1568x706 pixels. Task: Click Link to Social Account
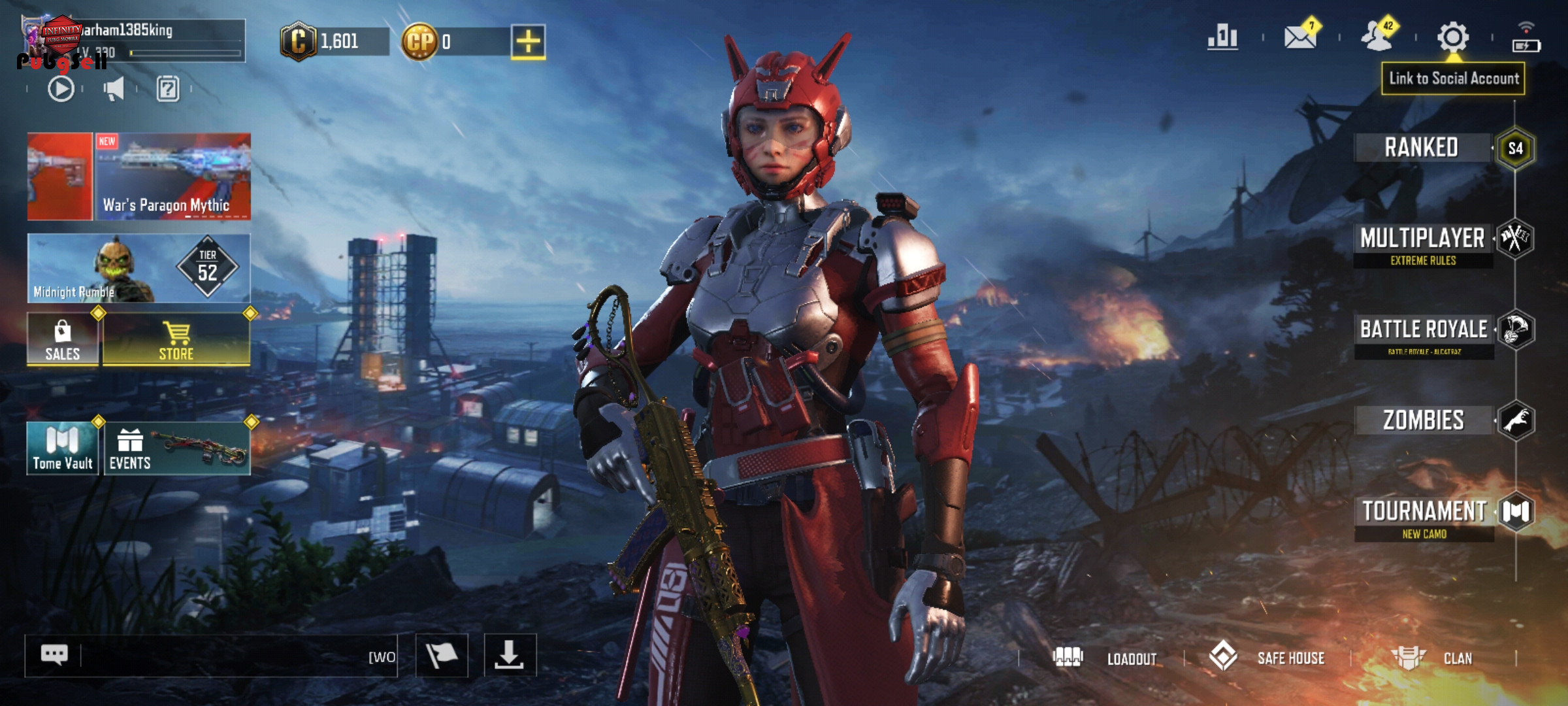[1453, 78]
